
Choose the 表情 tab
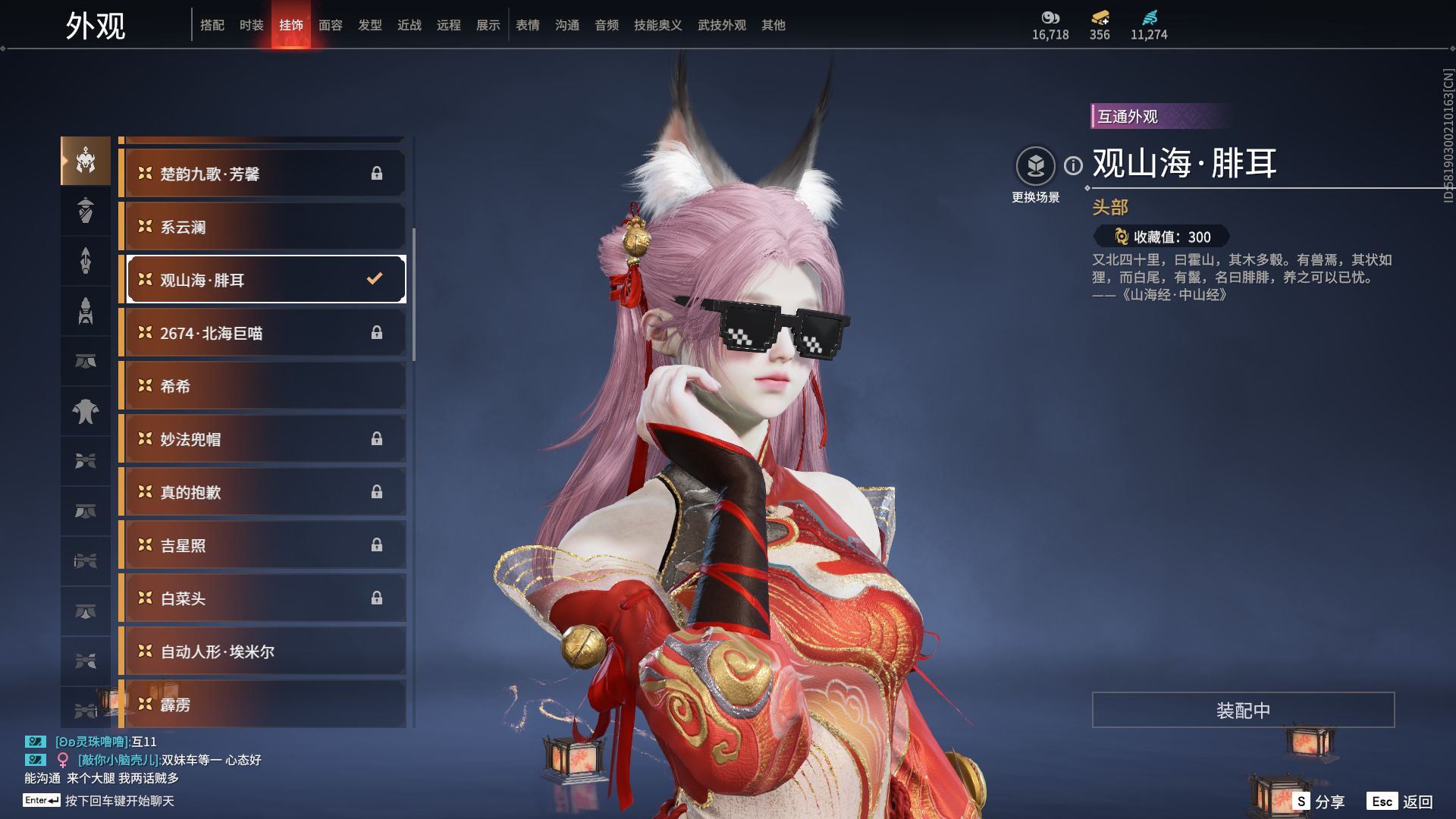(527, 25)
